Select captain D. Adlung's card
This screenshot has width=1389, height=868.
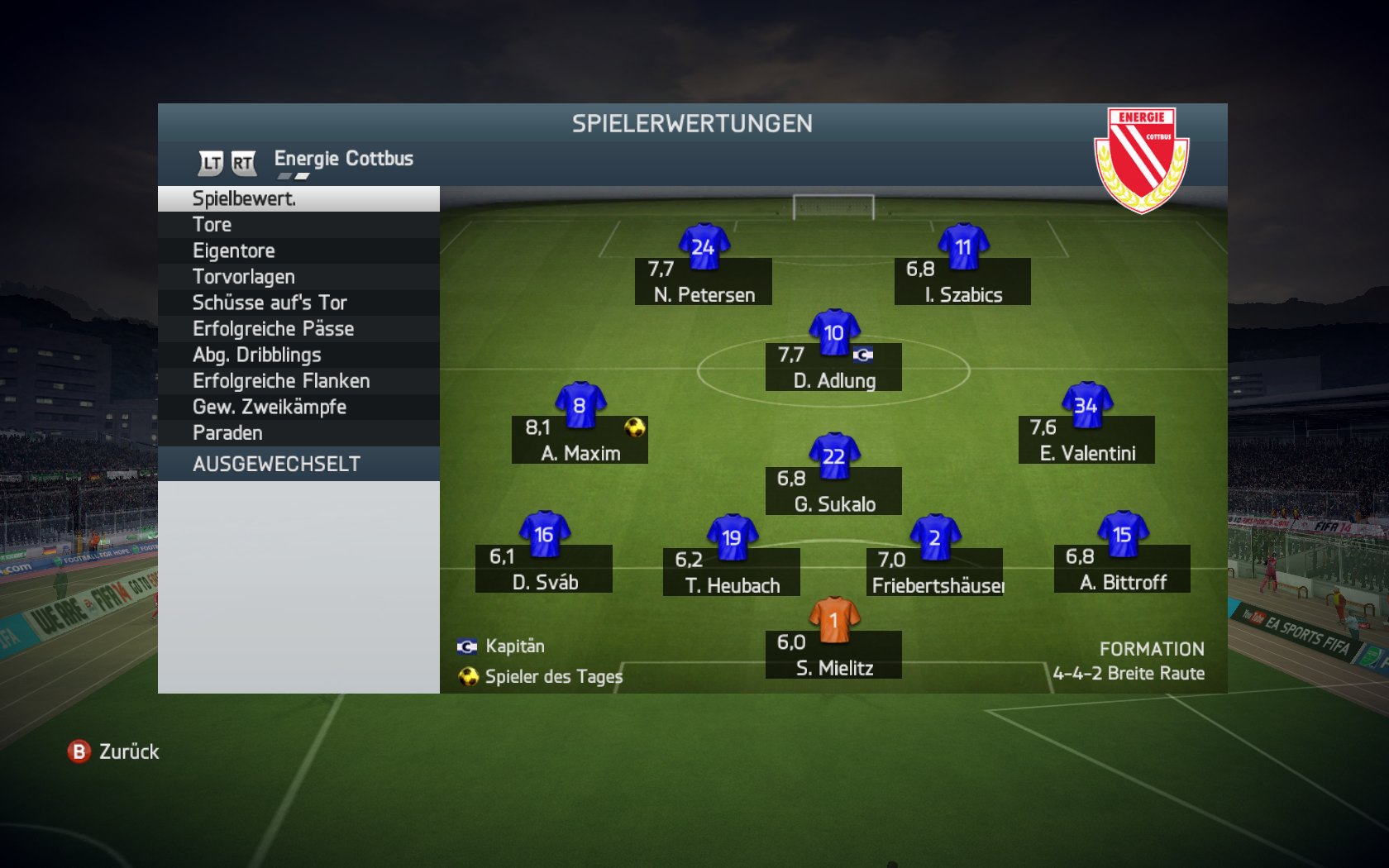tap(833, 367)
